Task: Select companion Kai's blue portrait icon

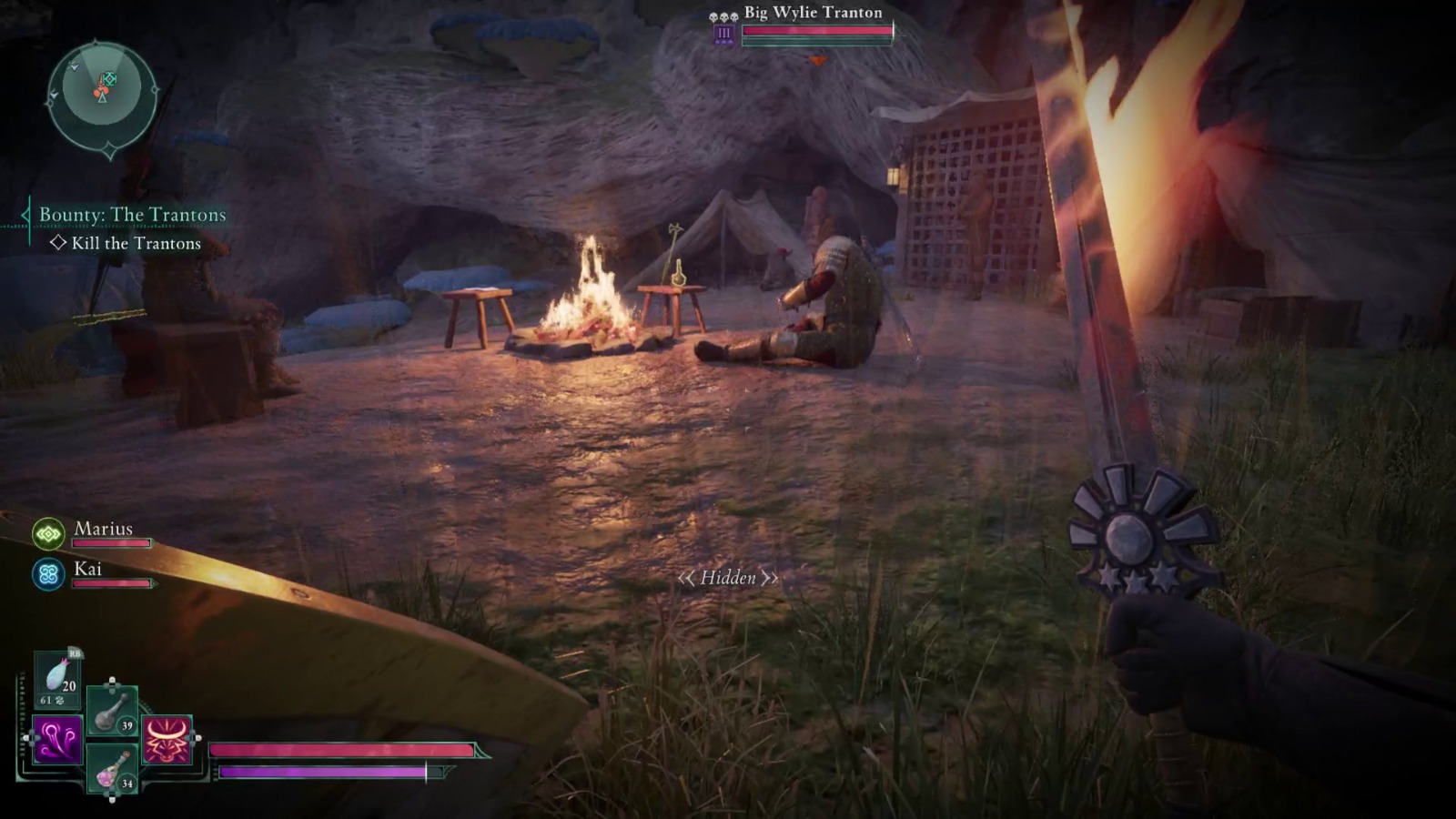Action: point(48,574)
